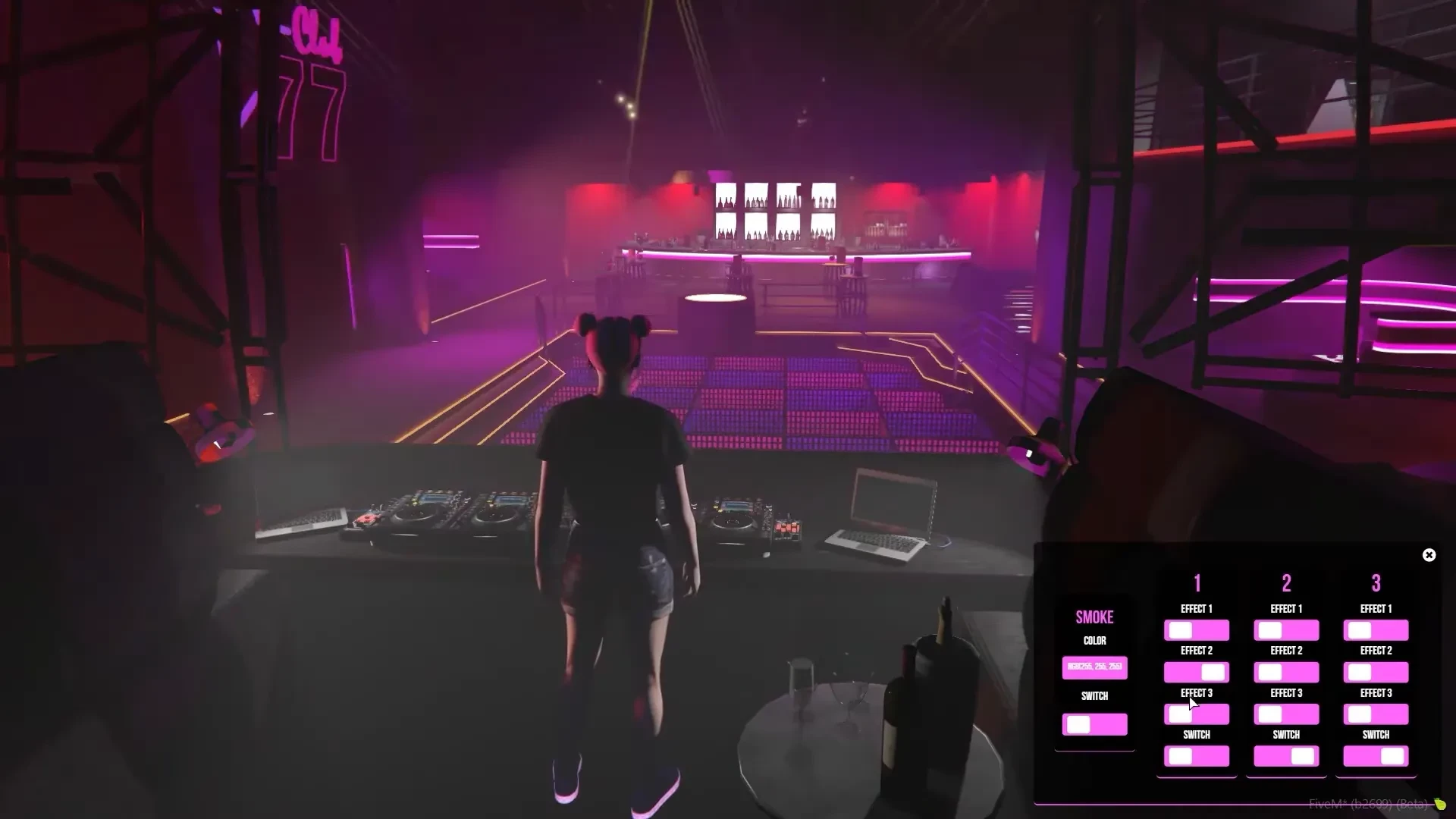Toggle the main SMOKE switch

(1095, 725)
